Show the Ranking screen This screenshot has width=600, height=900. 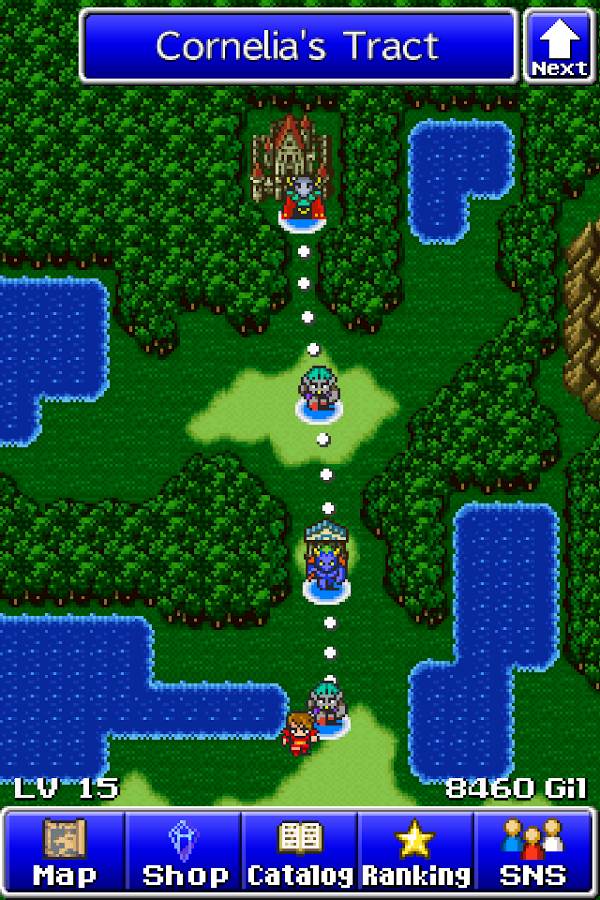[415, 852]
